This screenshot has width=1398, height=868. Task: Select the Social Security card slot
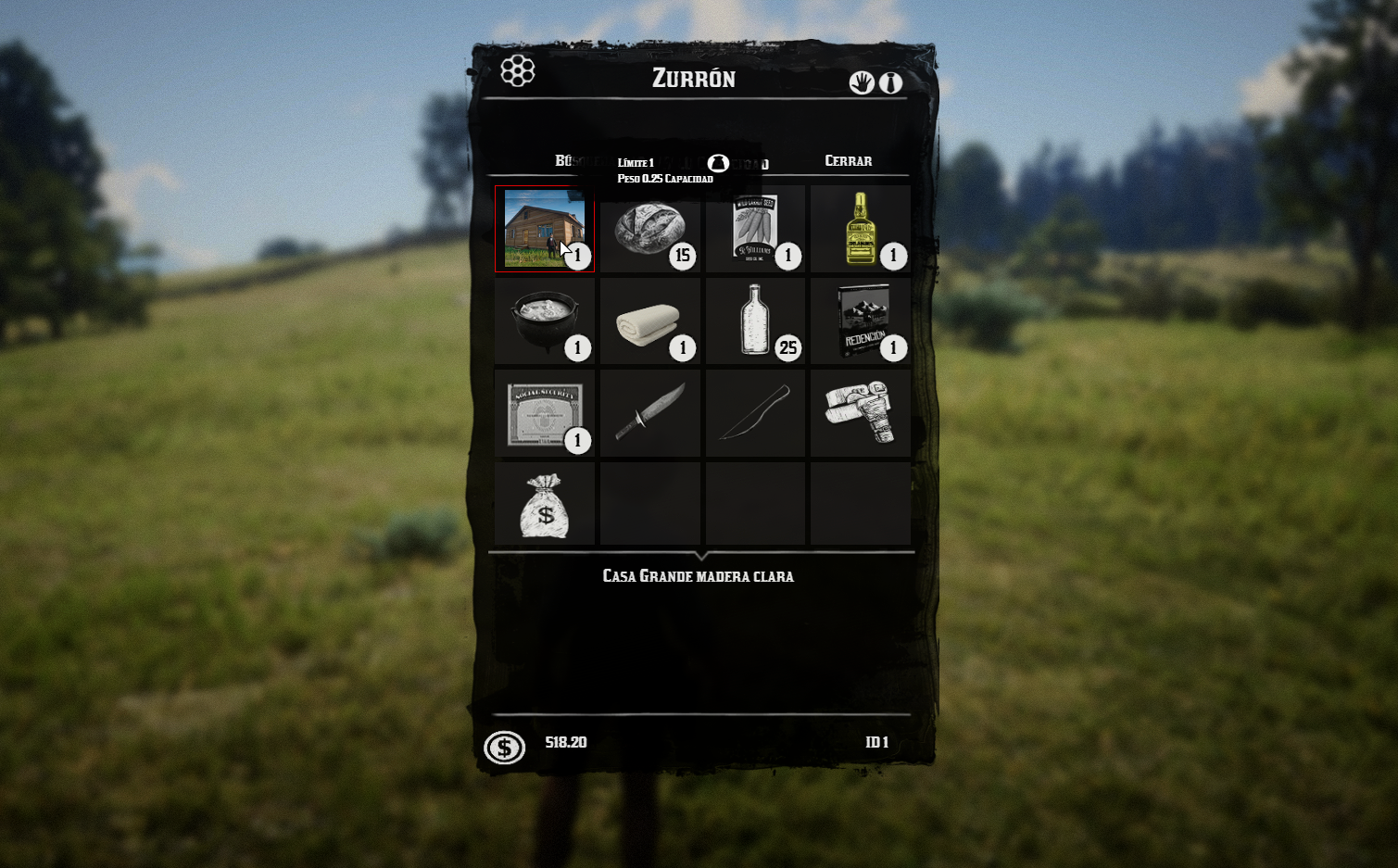(x=545, y=413)
